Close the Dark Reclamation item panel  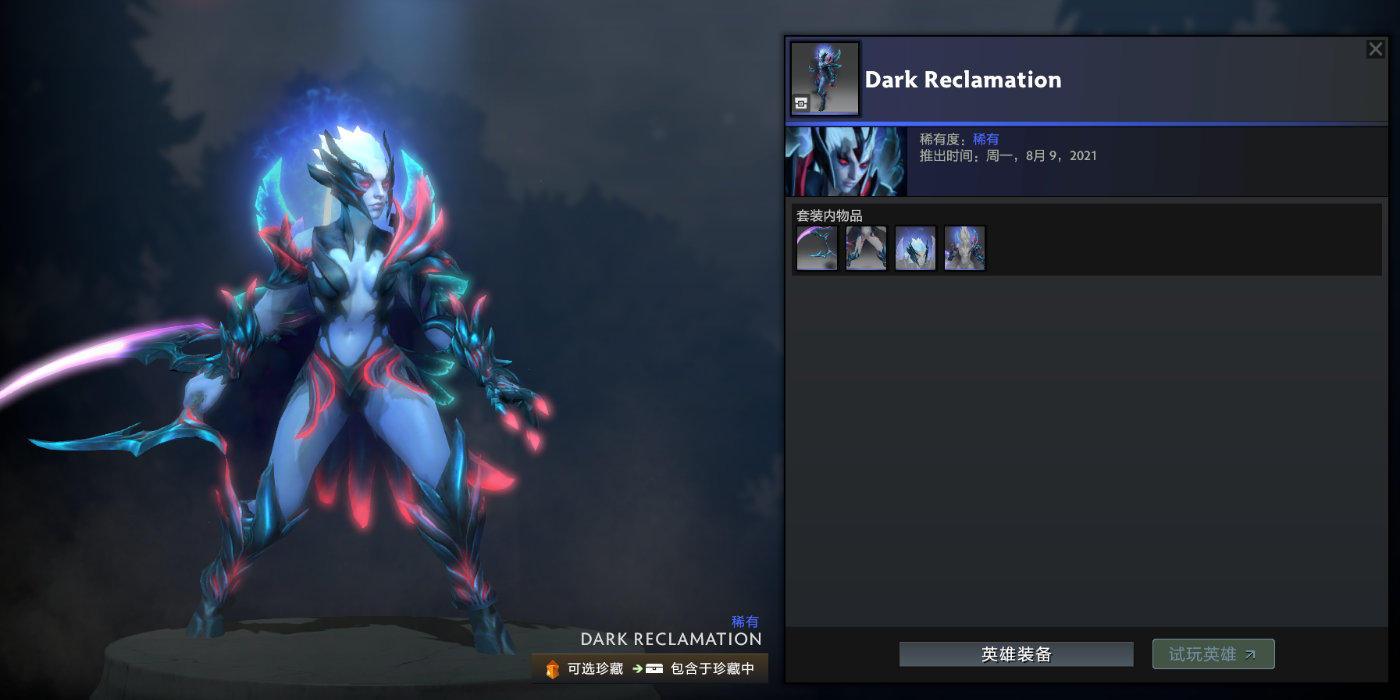[1375, 49]
